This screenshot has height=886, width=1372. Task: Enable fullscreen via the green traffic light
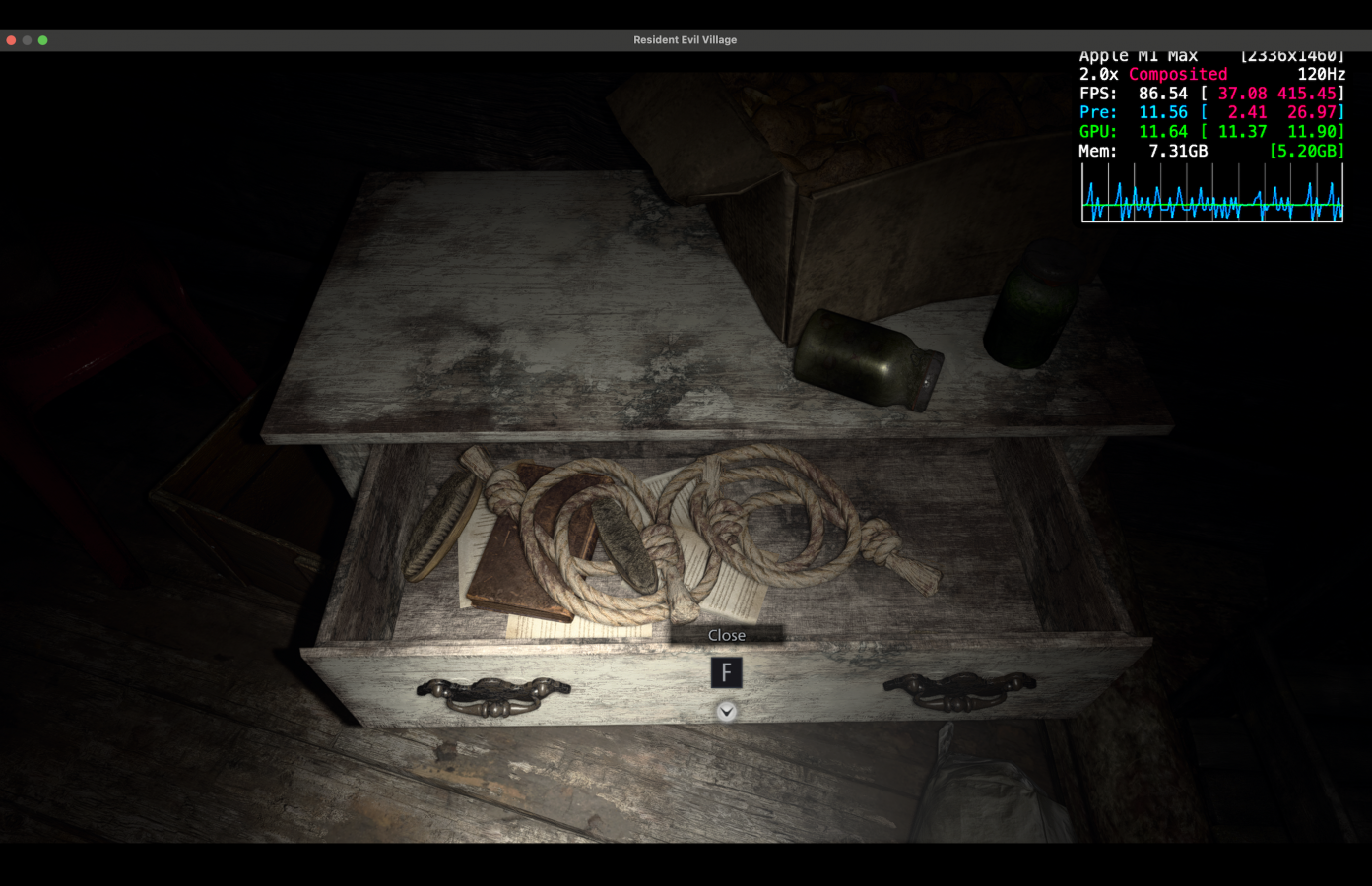[x=41, y=40]
